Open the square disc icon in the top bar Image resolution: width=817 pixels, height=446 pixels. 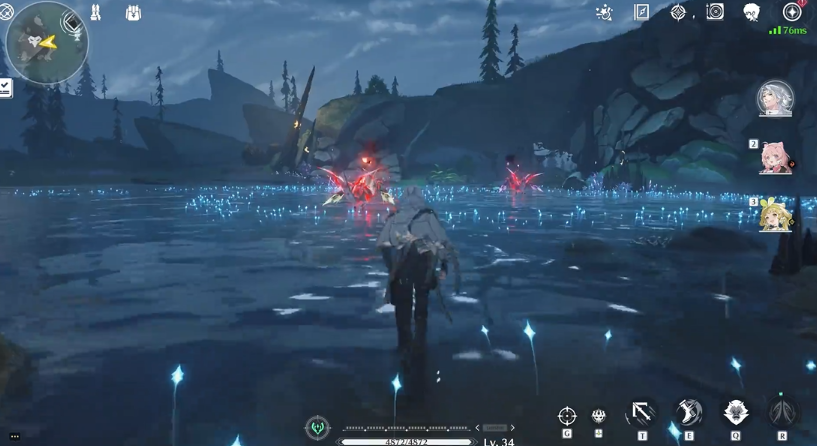pos(715,12)
